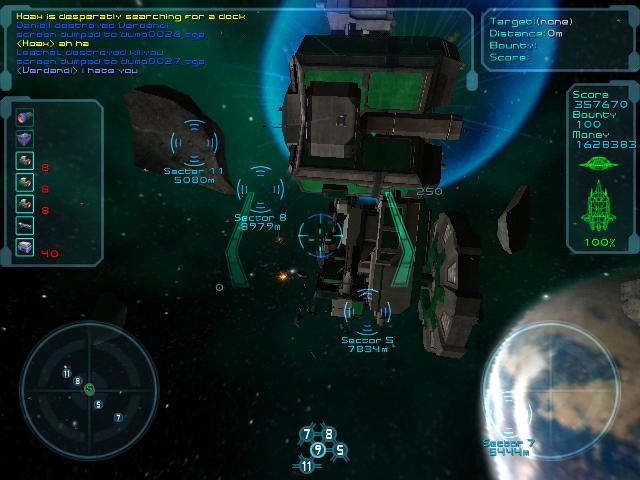Choose hexagon 9 on the sector selector
The width and height of the screenshot is (640, 480).
click(x=318, y=449)
